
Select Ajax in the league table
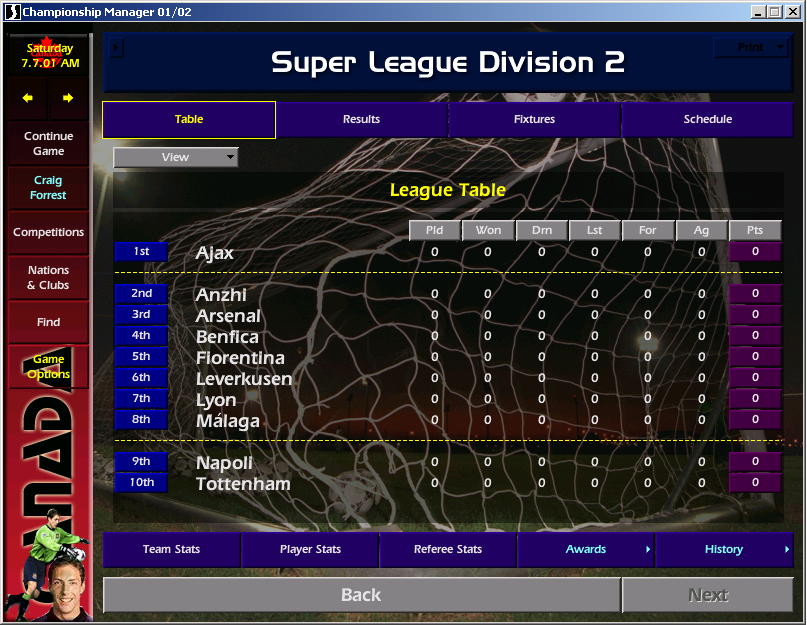click(x=215, y=253)
